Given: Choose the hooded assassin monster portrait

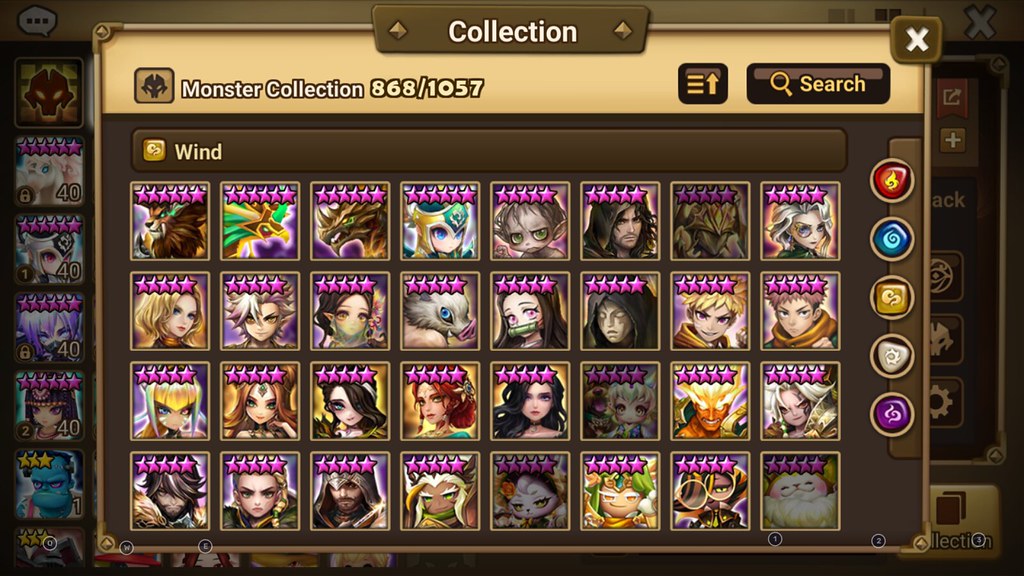Looking at the screenshot, I should [x=350, y=491].
